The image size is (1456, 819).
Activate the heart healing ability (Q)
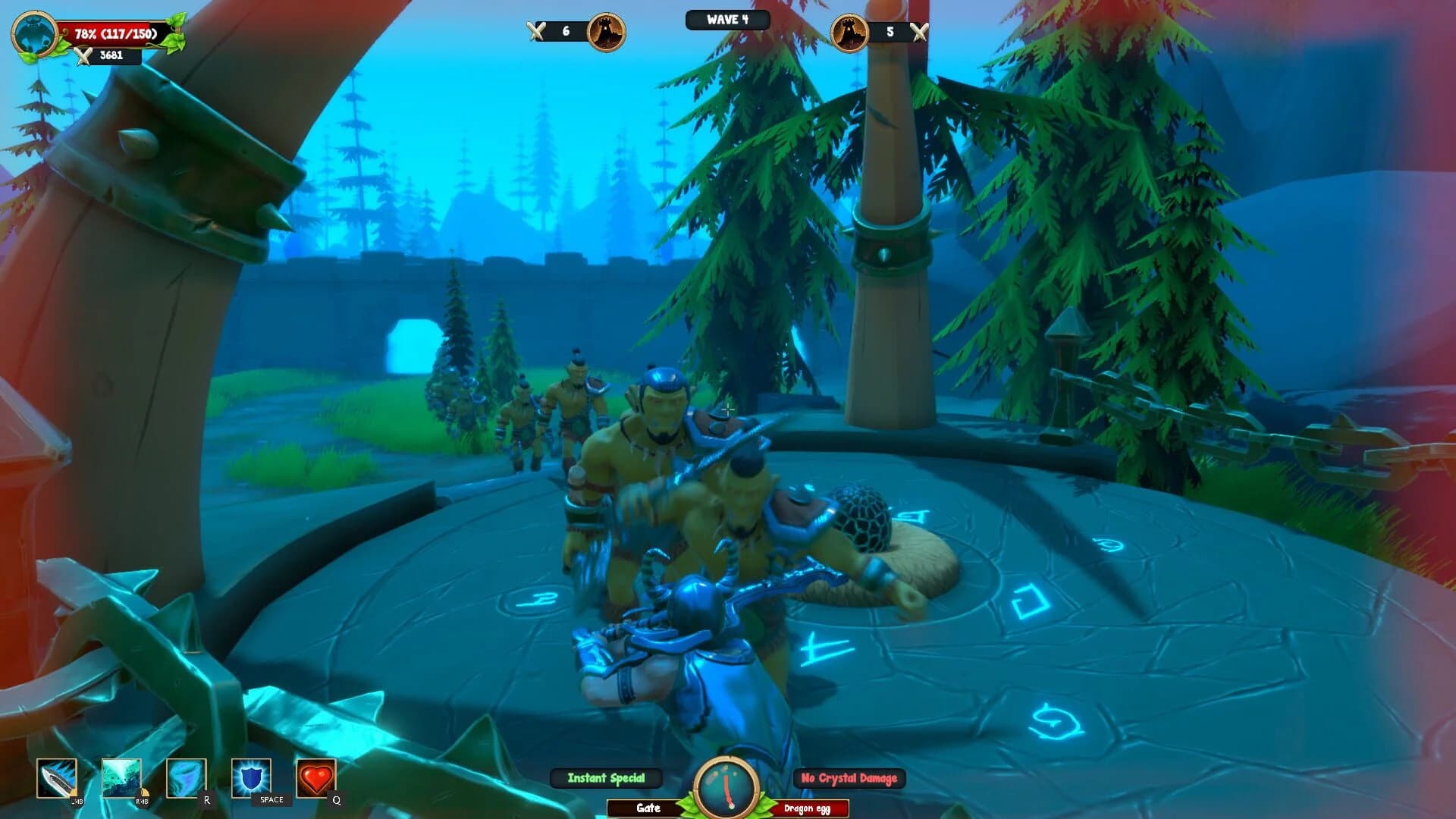click(x=315, y=777)
